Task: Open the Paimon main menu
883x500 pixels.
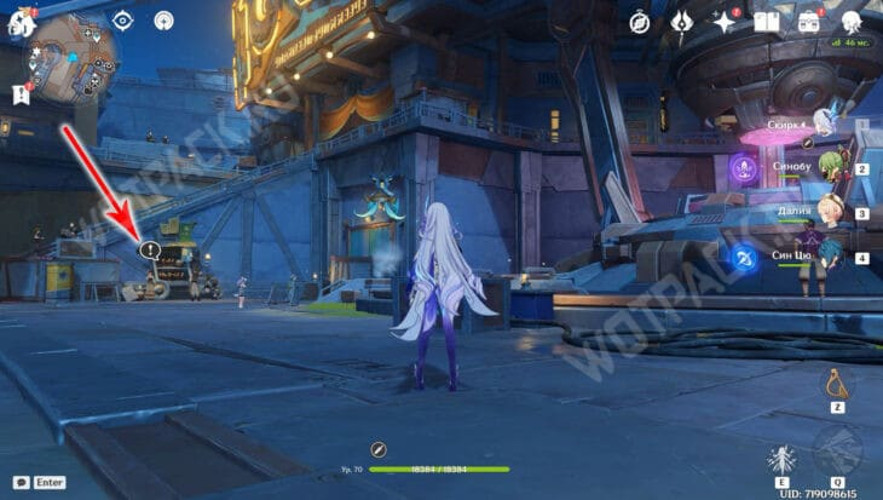Action: [x=22, y=23]
